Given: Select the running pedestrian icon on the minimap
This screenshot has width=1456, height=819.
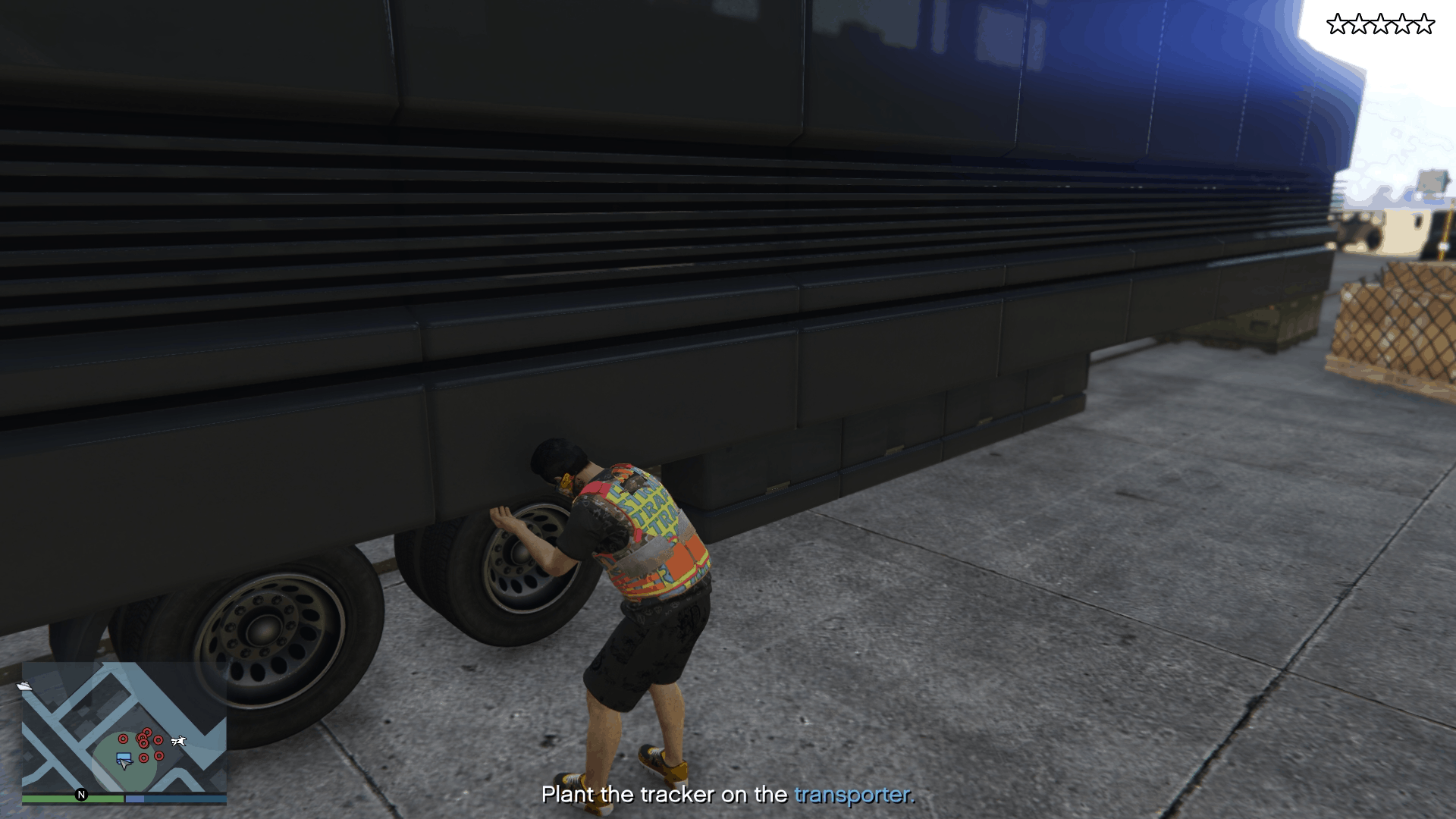Looking at the screenshot, I should tap(178, 741).
